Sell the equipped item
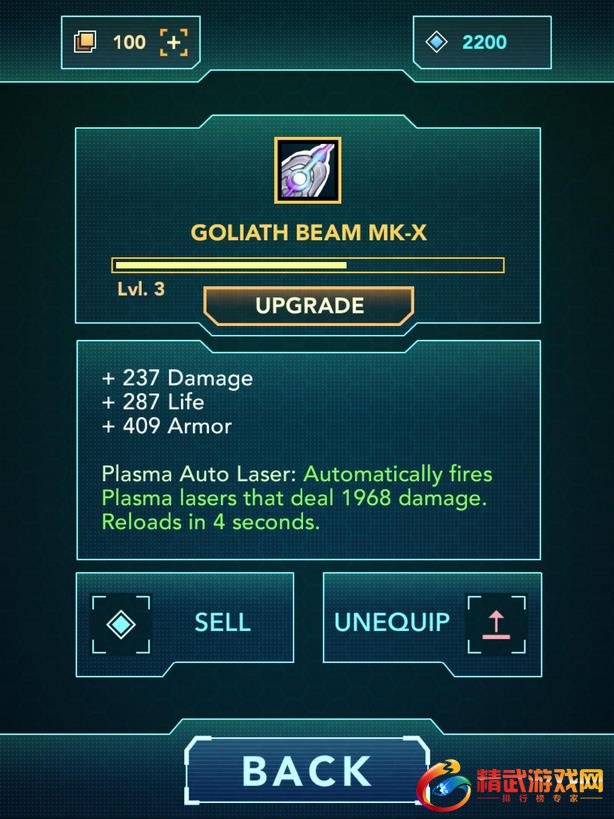 click(185, 621)
